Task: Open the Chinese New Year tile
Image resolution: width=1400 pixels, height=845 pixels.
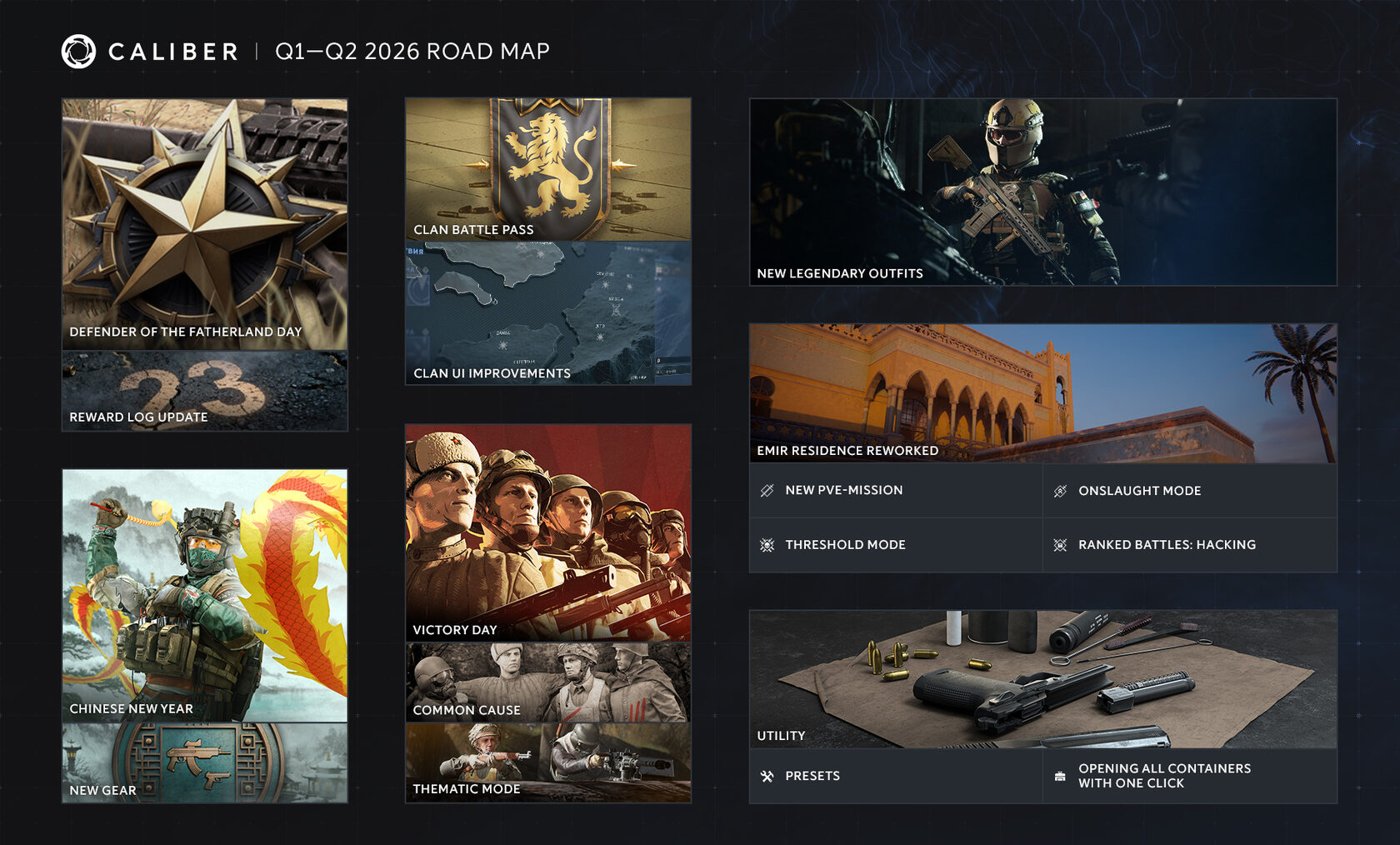Action: 204,595
